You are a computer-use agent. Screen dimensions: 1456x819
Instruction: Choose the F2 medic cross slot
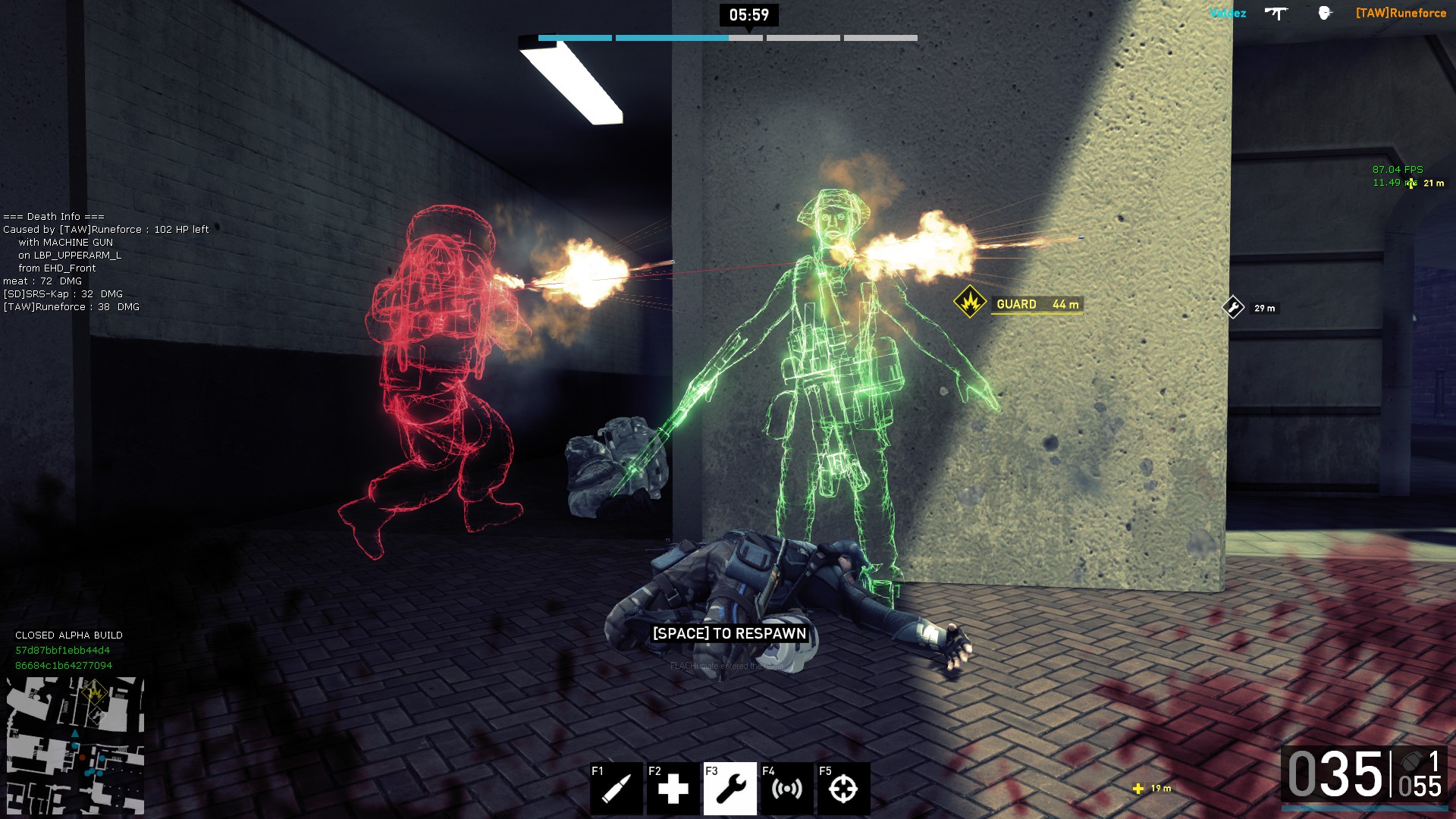[673, 789]
